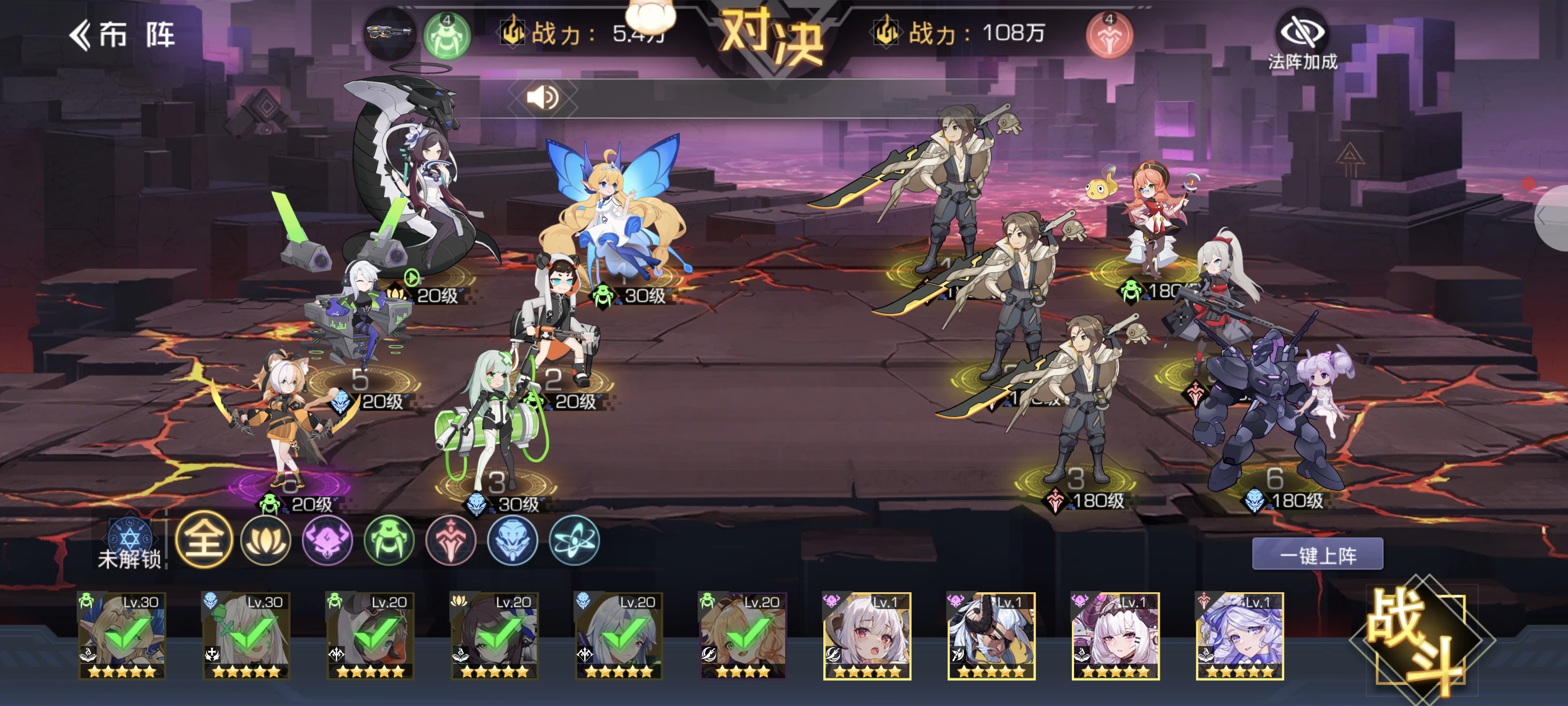Filter heroes by the atom-symbol faction
Screen dimensions: 1568x706
pos(574,540)
